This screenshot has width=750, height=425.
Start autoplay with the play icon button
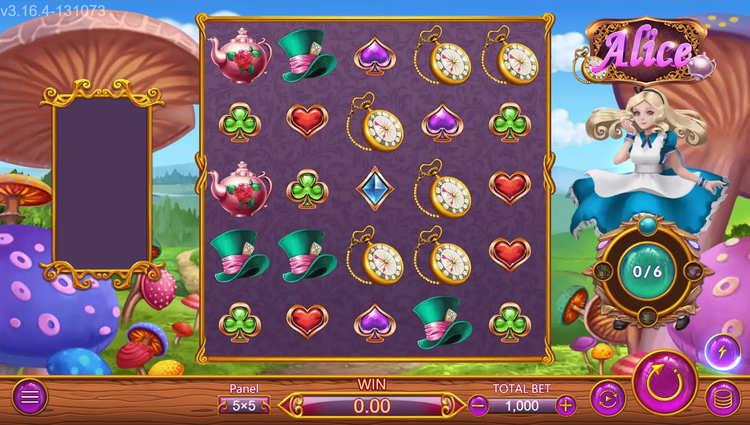(x=607, y=398)
